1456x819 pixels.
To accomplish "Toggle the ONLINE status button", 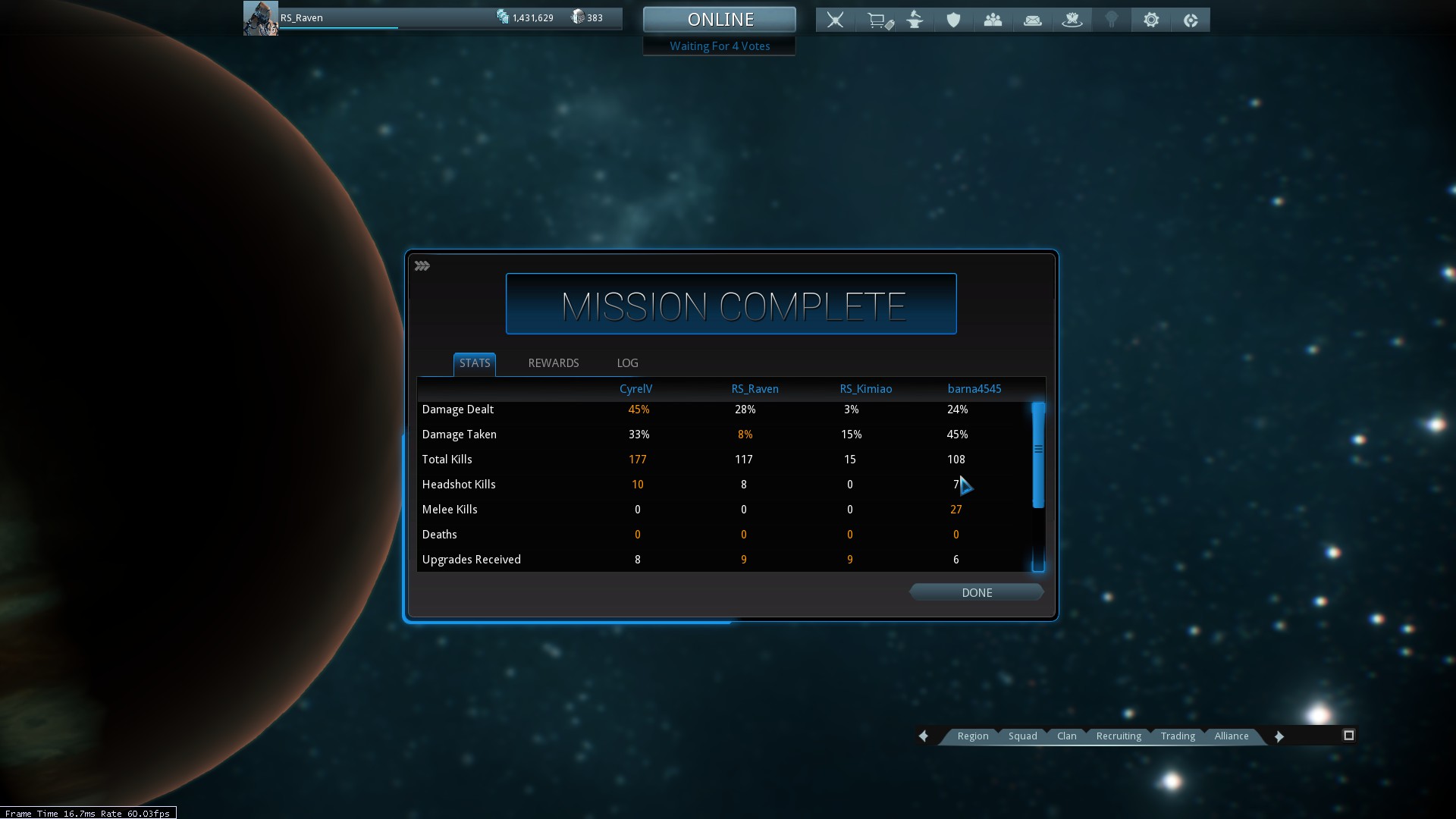I will click(720, 20).
